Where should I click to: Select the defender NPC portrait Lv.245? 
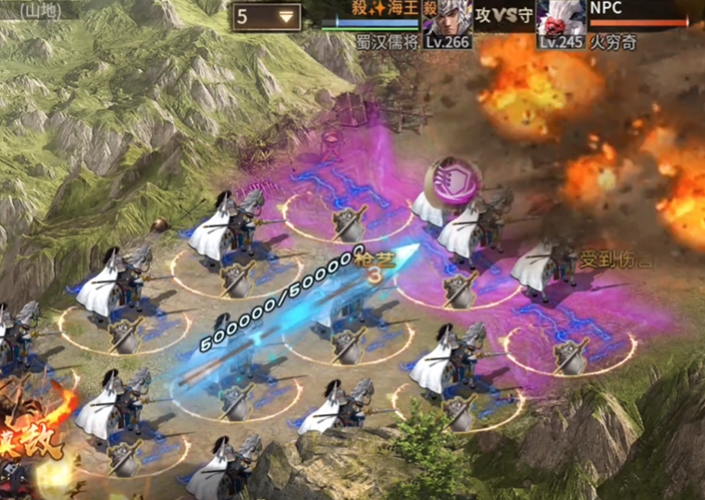tap(562, 22)
